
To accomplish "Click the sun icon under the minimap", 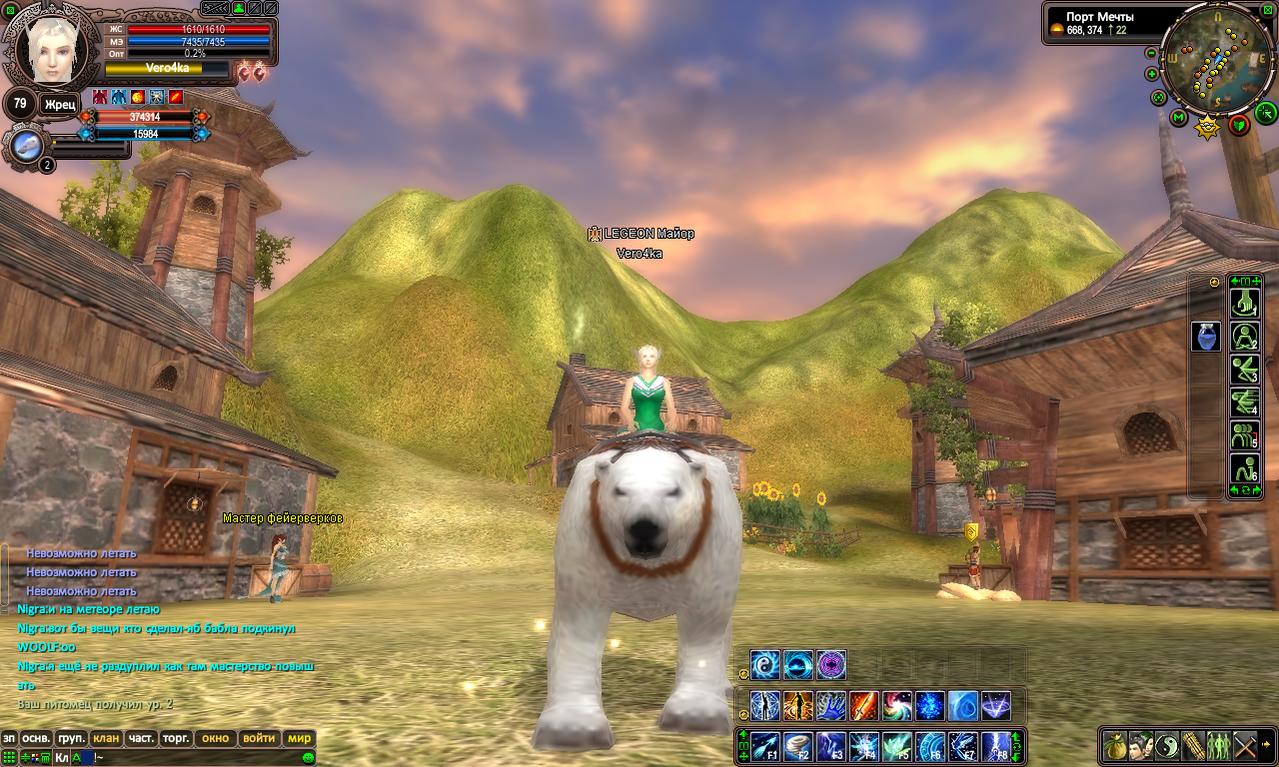I will [1208, 126].
